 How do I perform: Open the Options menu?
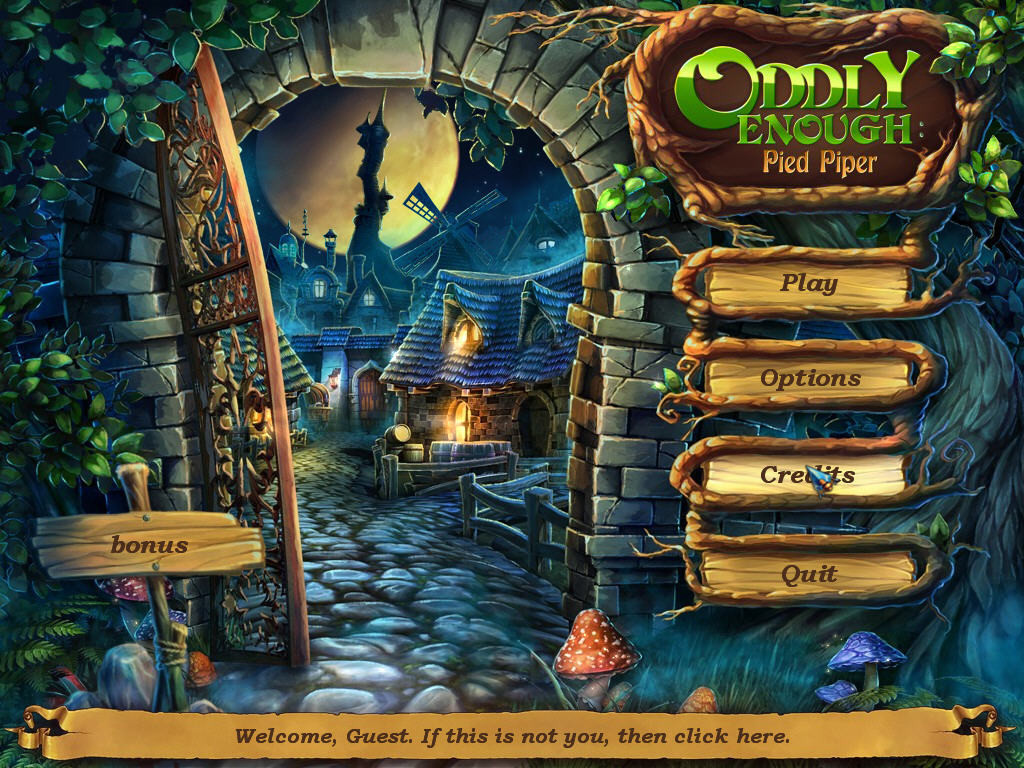click(x=809, y=379)
